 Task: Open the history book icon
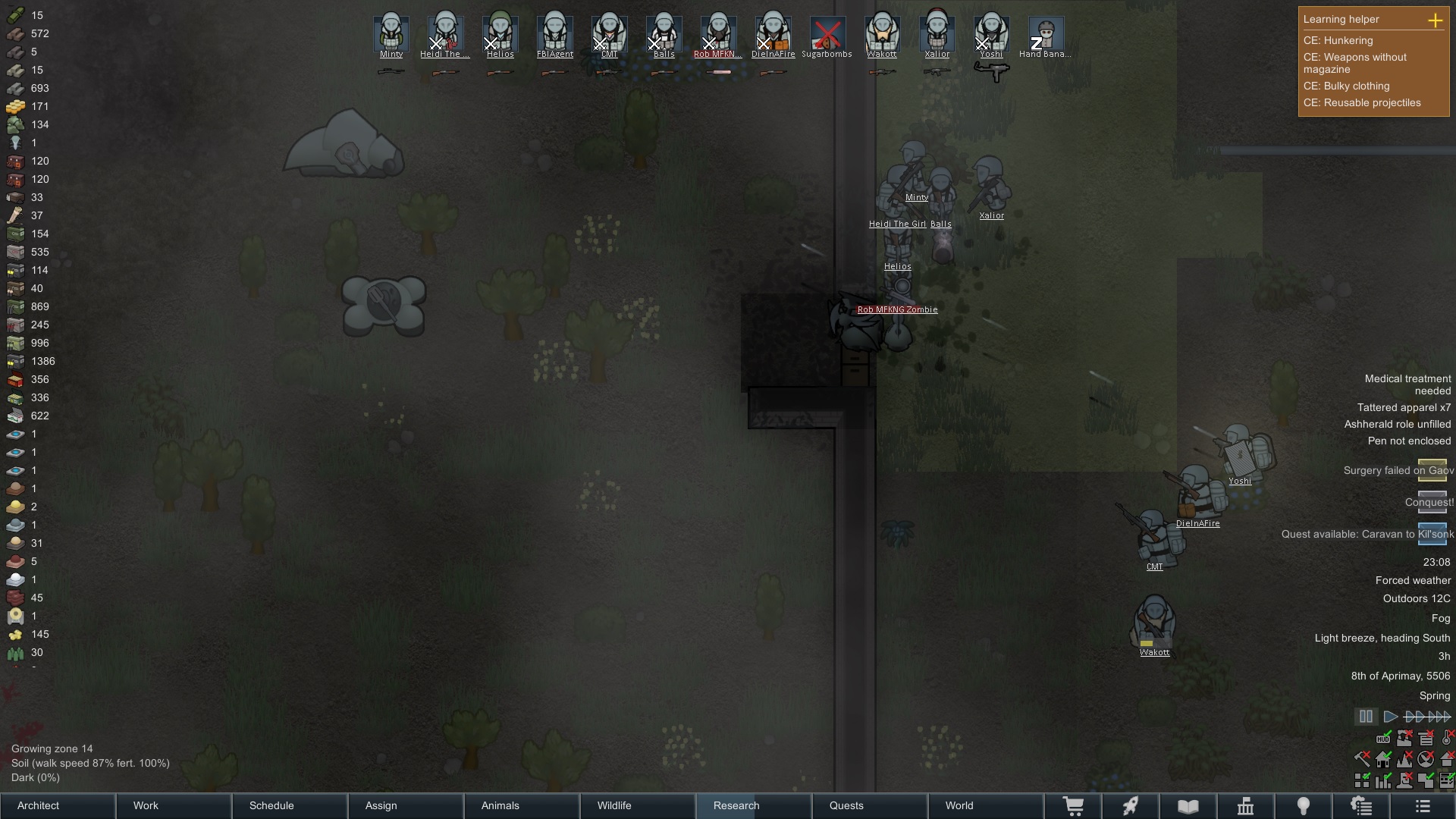[1188, 805]
